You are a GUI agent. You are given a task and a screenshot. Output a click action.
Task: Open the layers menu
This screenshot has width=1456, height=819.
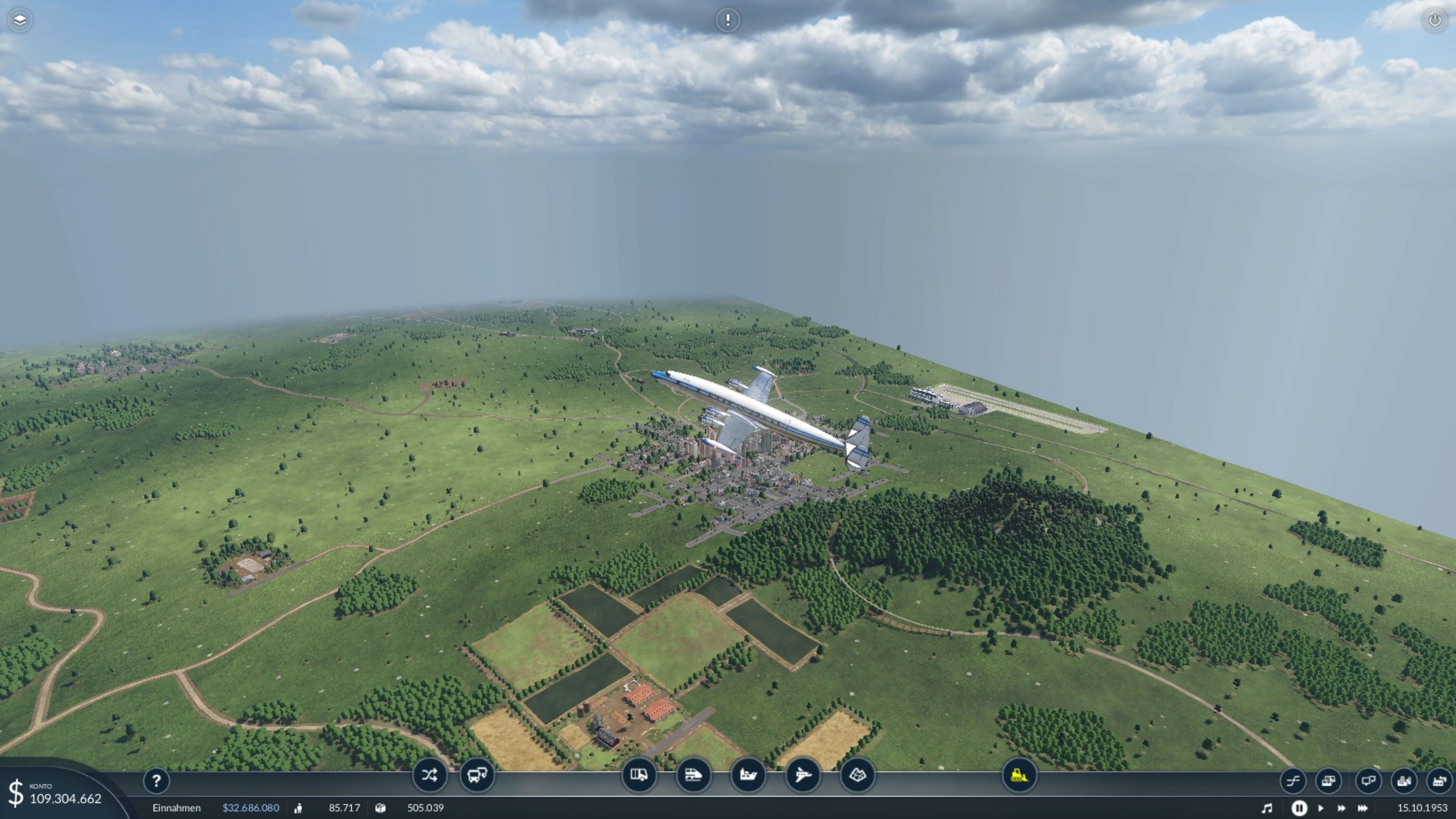coord(20,20)
